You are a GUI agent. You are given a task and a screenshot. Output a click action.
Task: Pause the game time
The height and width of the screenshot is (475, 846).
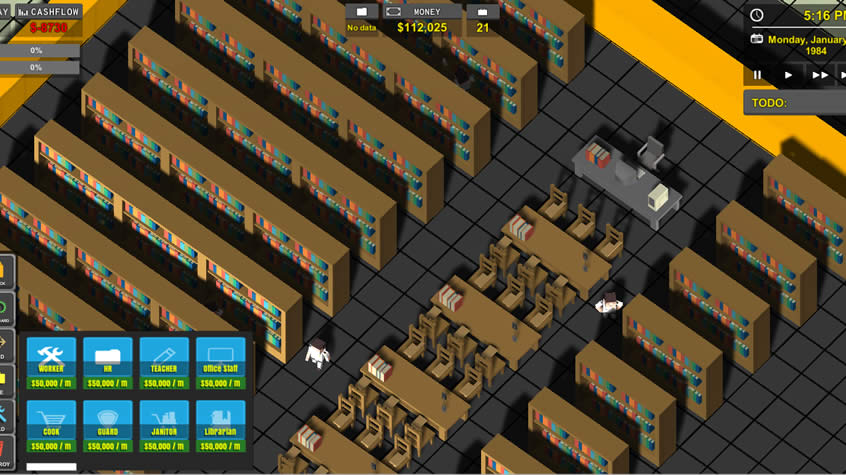tap(758, 75)
